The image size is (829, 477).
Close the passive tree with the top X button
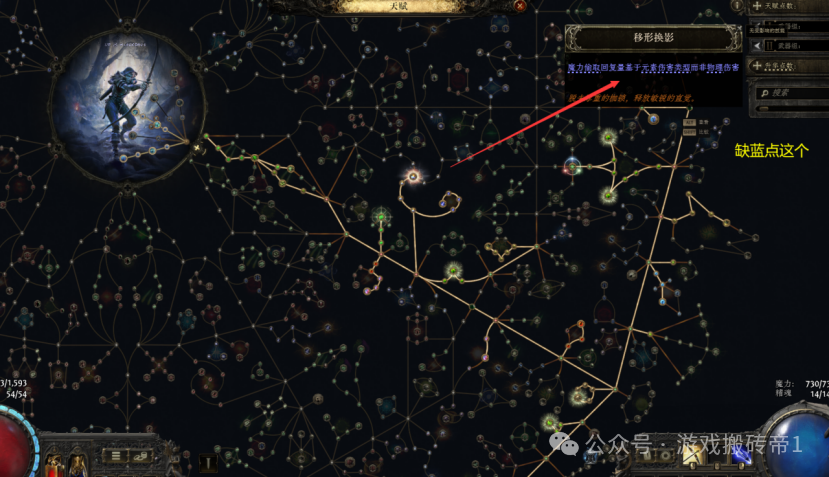[520, 6]
